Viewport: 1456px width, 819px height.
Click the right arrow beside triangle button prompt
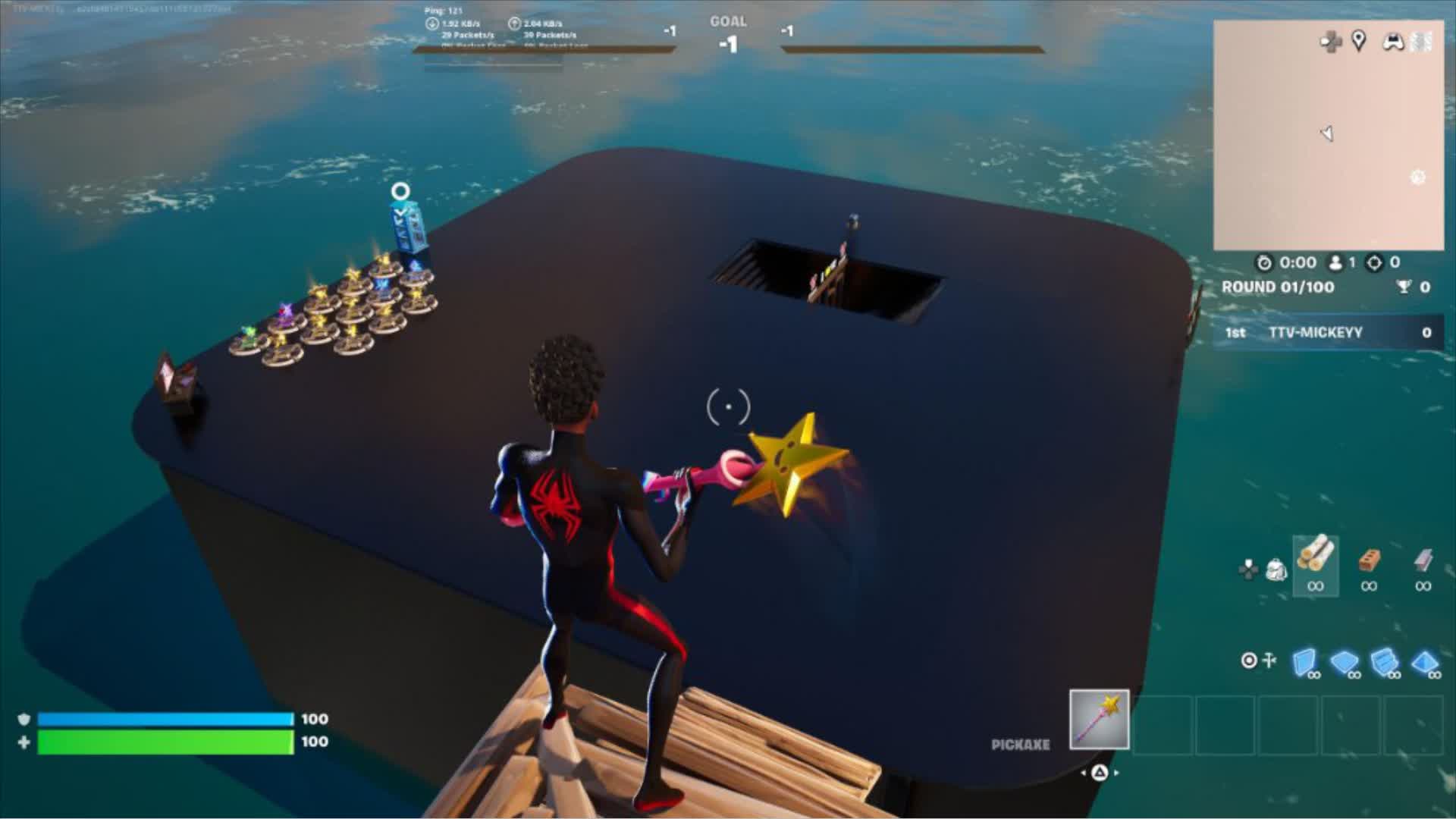click(1116, 773)
